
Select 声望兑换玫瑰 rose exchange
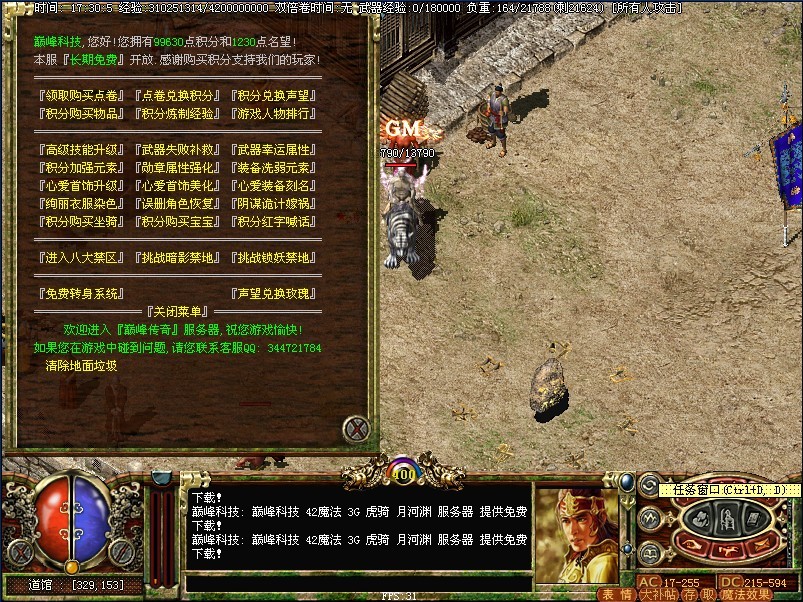[273, 294]
